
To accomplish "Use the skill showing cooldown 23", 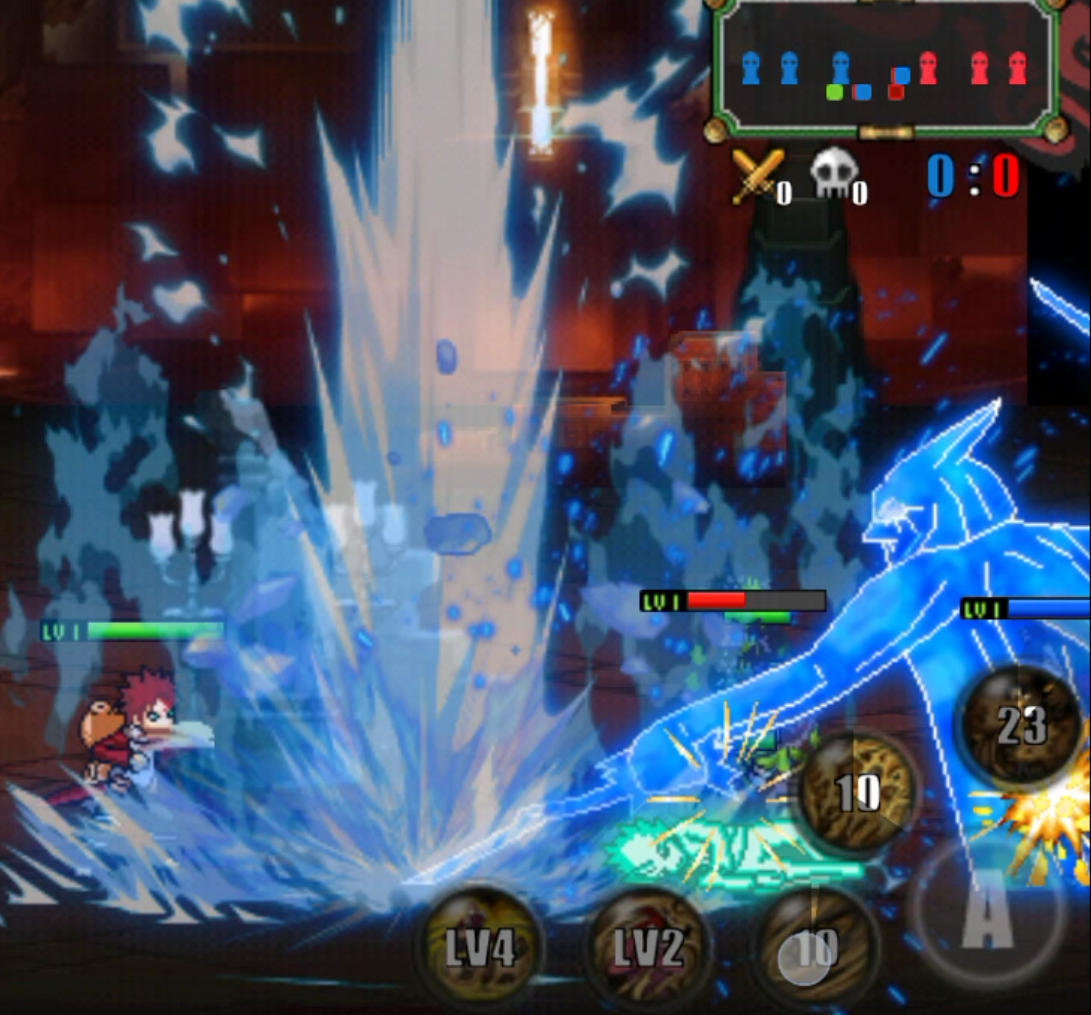I will click(x=1020, y=726).
